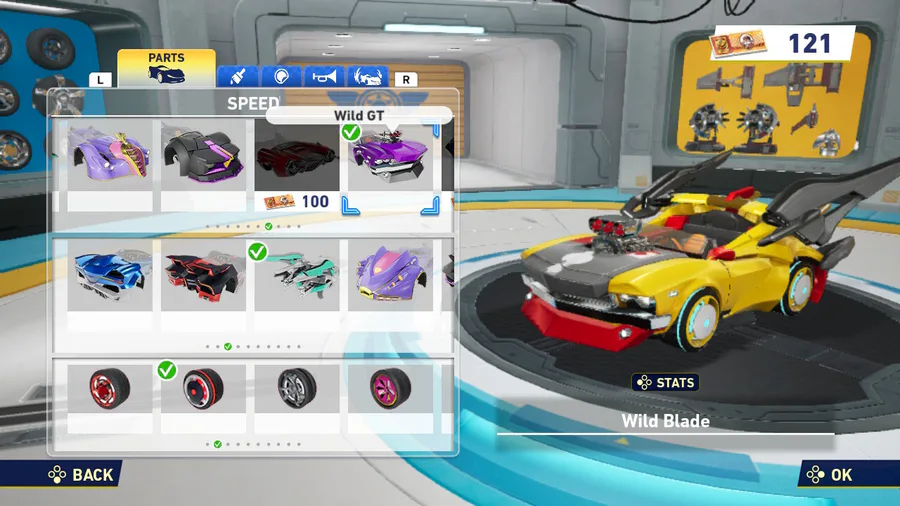Viewport: 900px width, 506px height.
Task: Pick the purple and gold front part
Action: [x=110, y=158]
